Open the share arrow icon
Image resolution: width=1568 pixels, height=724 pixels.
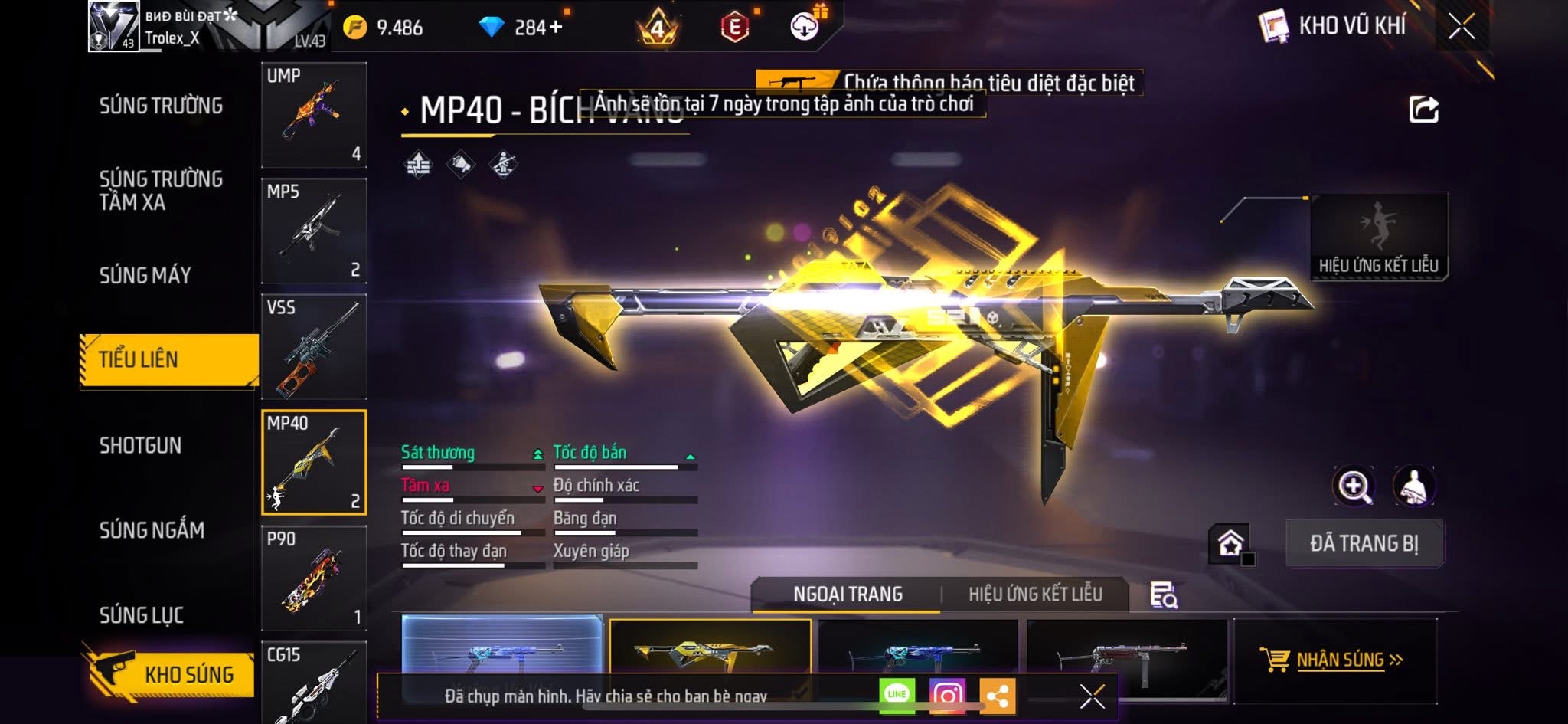[x=1423, y=110]
